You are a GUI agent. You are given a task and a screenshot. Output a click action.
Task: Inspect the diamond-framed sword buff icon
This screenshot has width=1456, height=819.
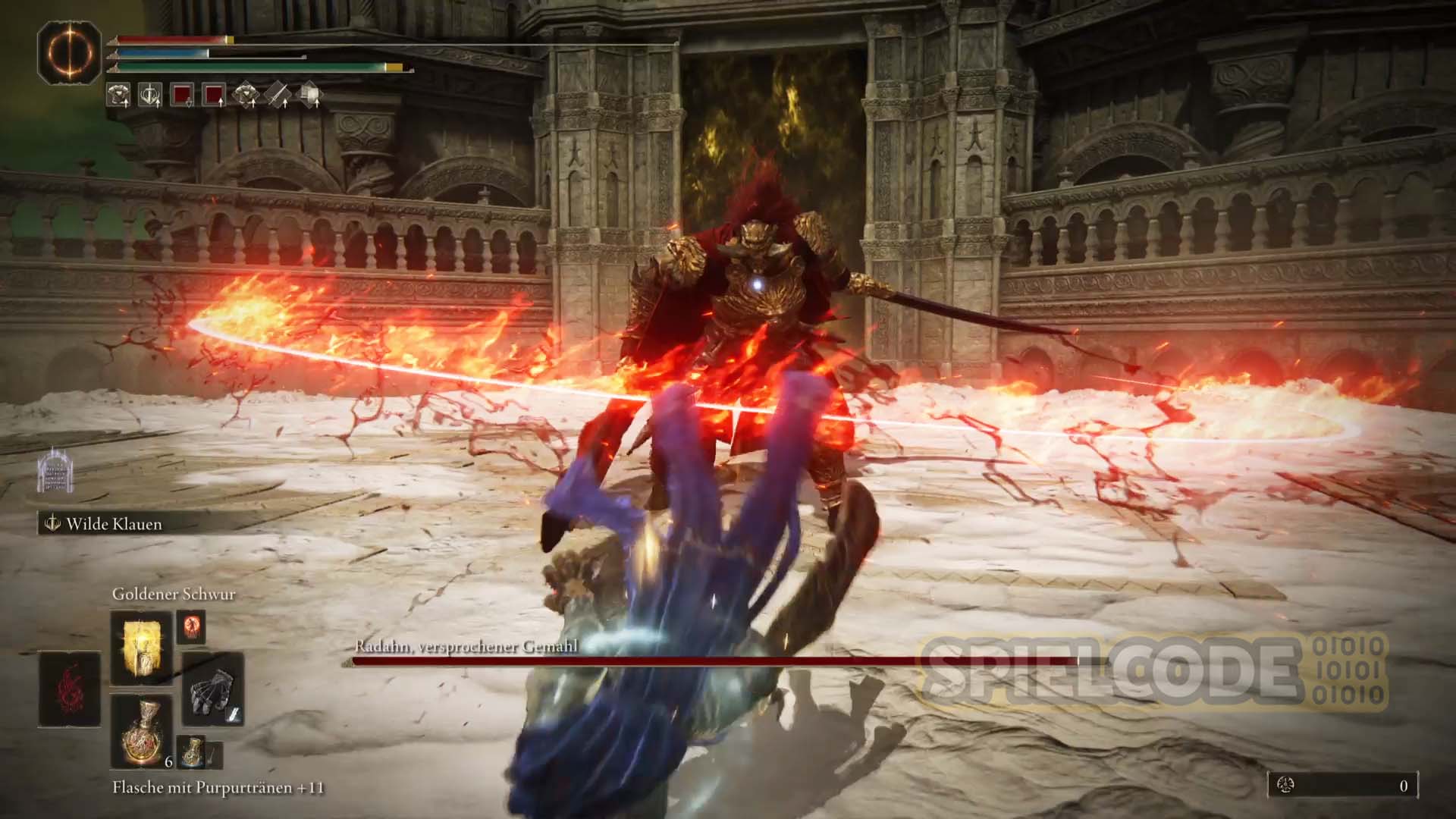pyautogui.click(x=278, y=95)
